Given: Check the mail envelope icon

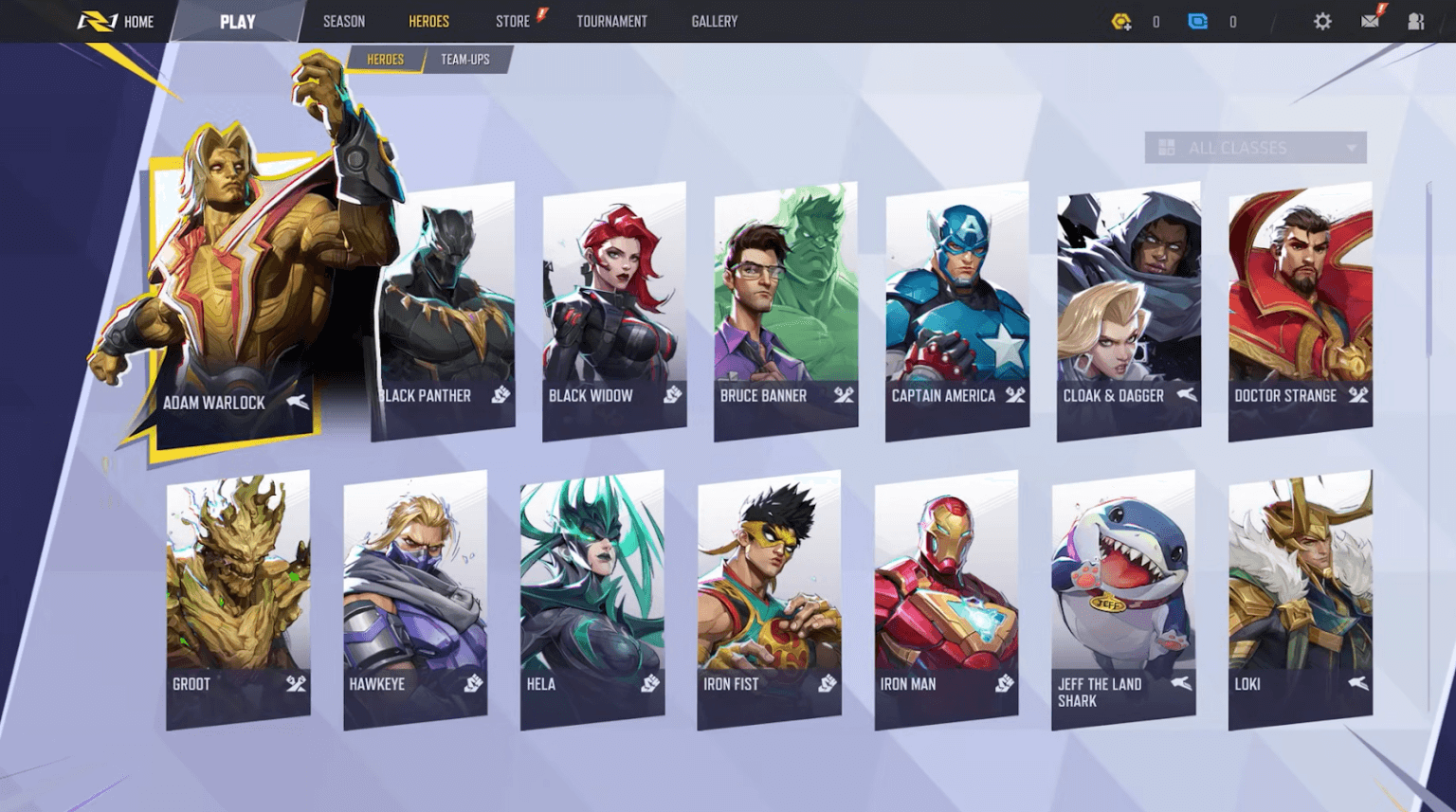Looking at the screenshot, I should pos(1370,21).
